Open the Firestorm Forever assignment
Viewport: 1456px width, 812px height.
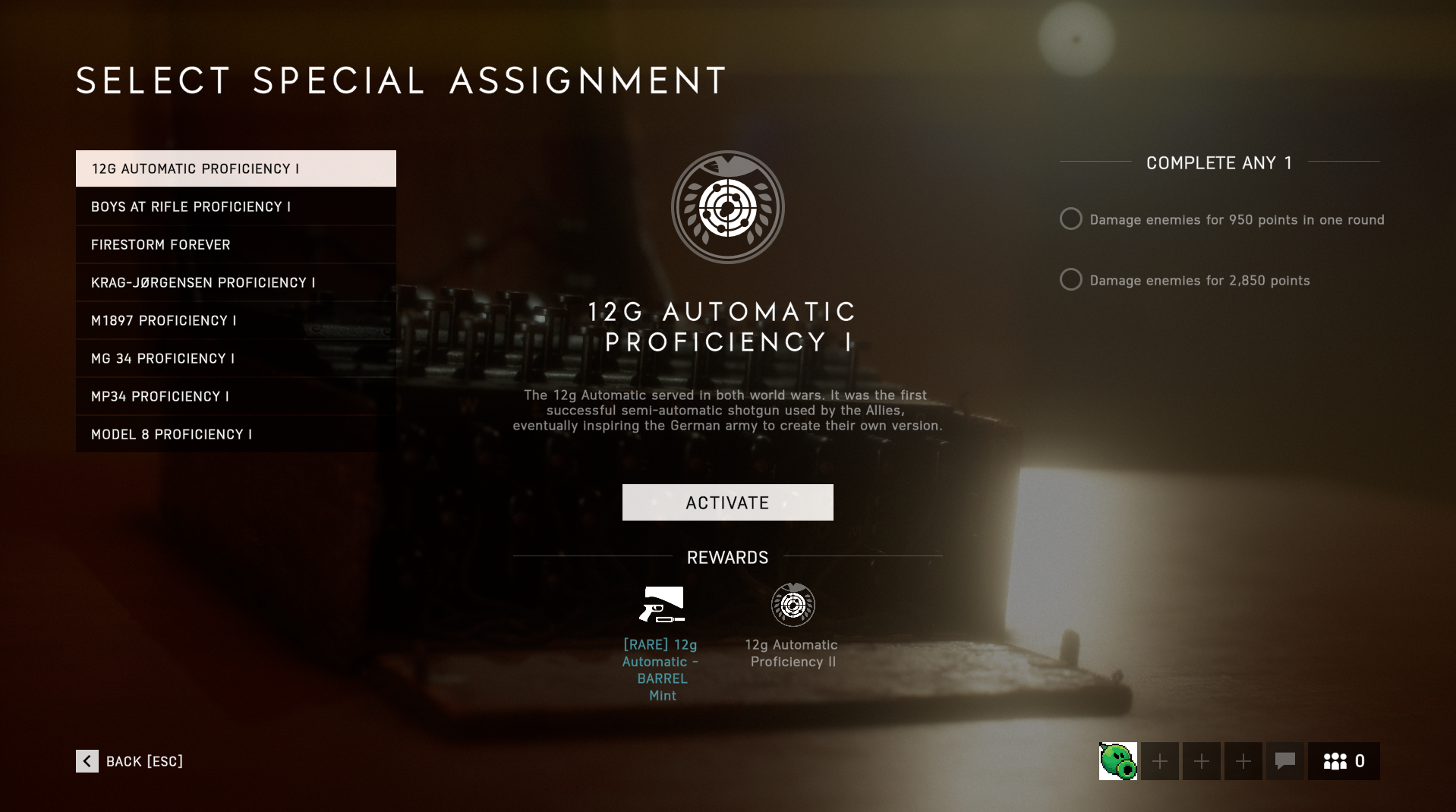pyautogui.click(x=235, y=244)
